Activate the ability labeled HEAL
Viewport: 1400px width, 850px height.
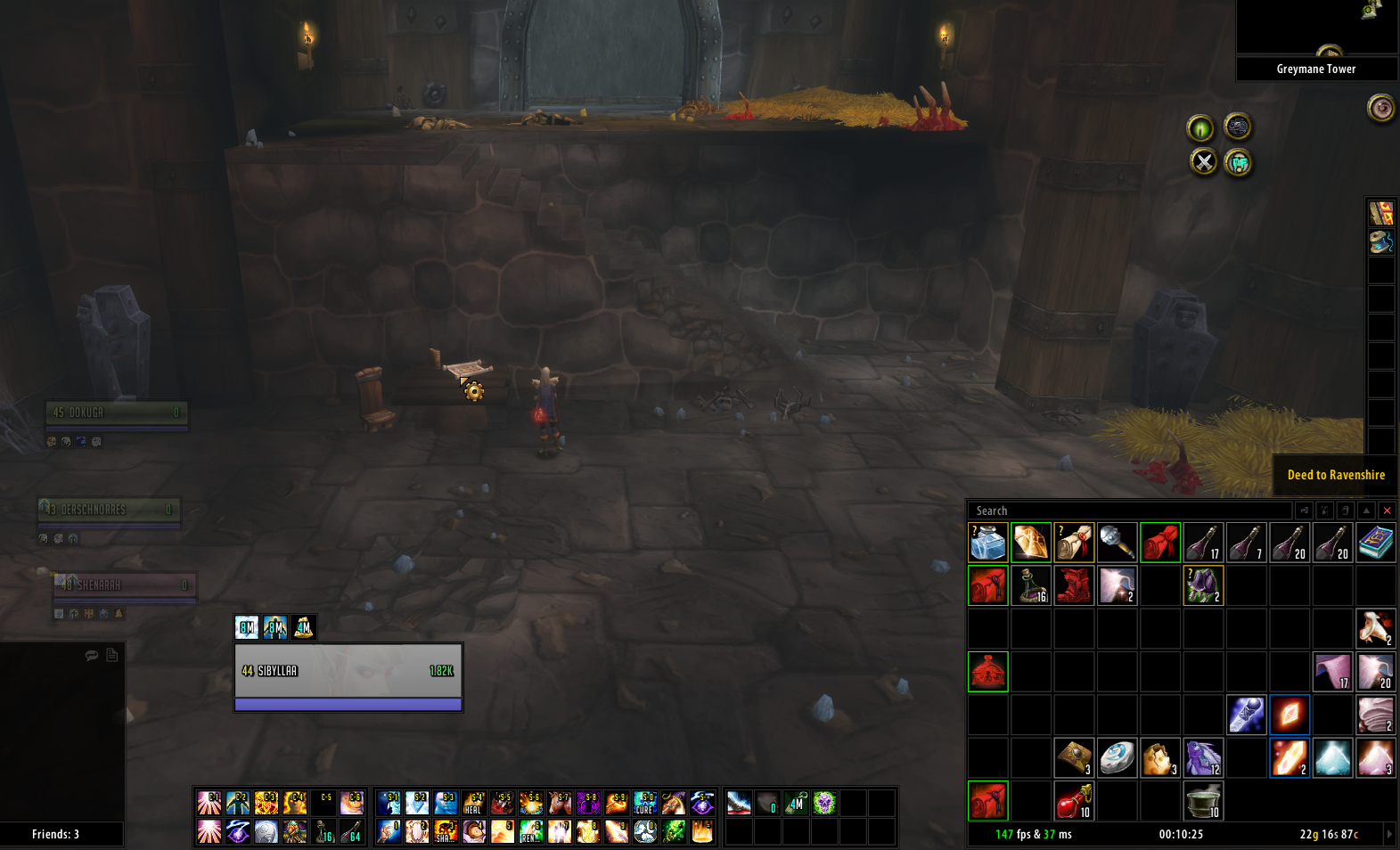click(473, 804)
